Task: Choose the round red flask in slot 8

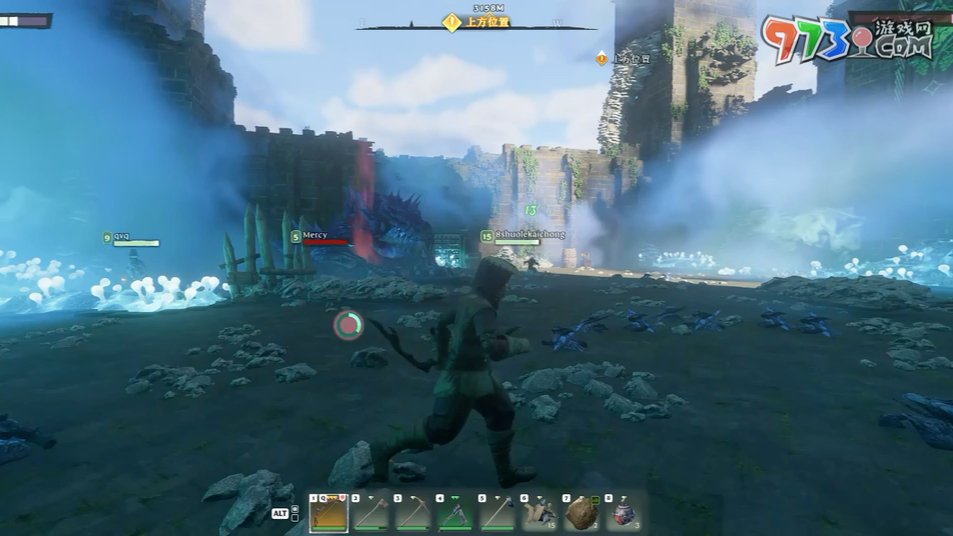Action: 622,514
